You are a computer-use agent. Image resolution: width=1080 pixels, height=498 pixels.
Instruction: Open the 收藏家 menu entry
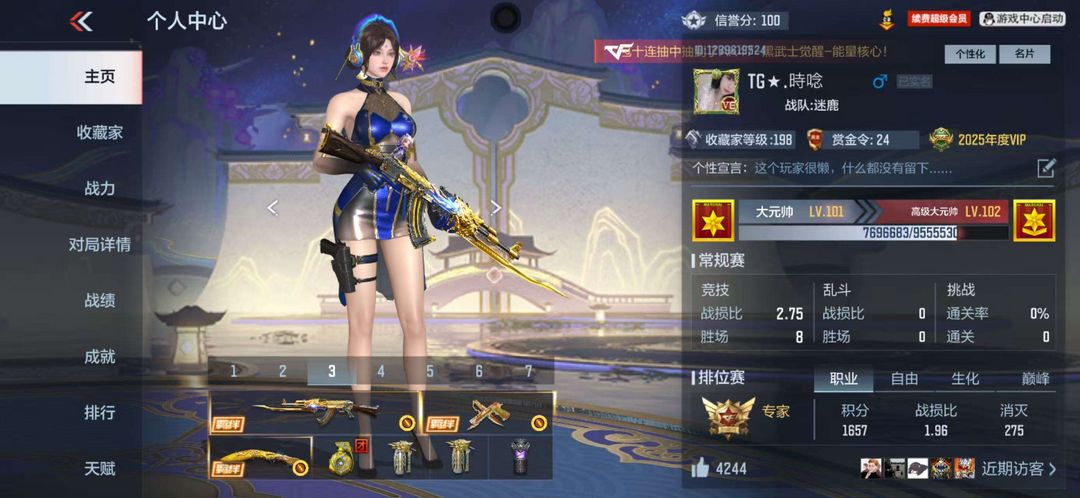coord(100,132)
